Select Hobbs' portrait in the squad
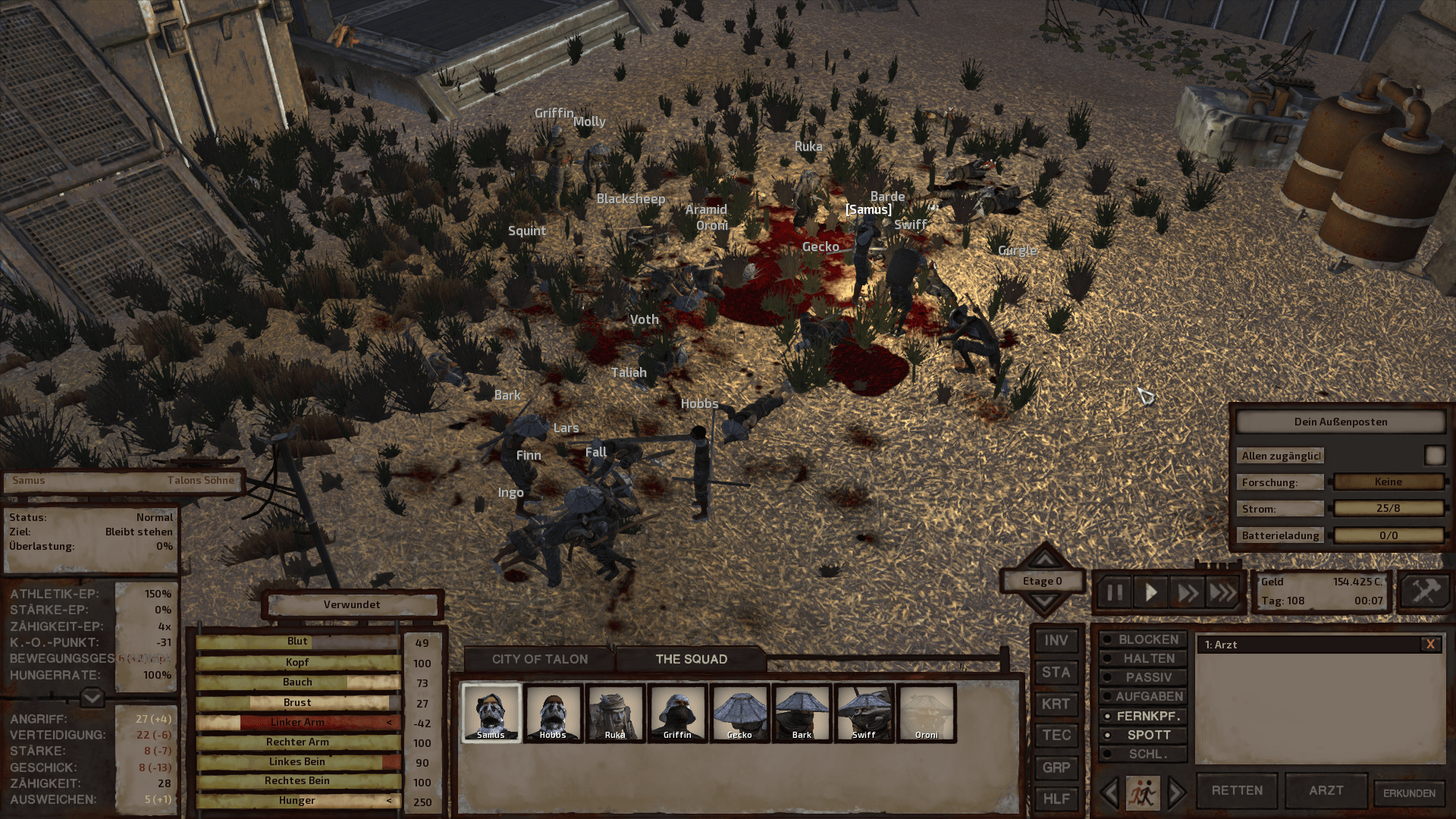1456x819 pixels. coord(553,712)
